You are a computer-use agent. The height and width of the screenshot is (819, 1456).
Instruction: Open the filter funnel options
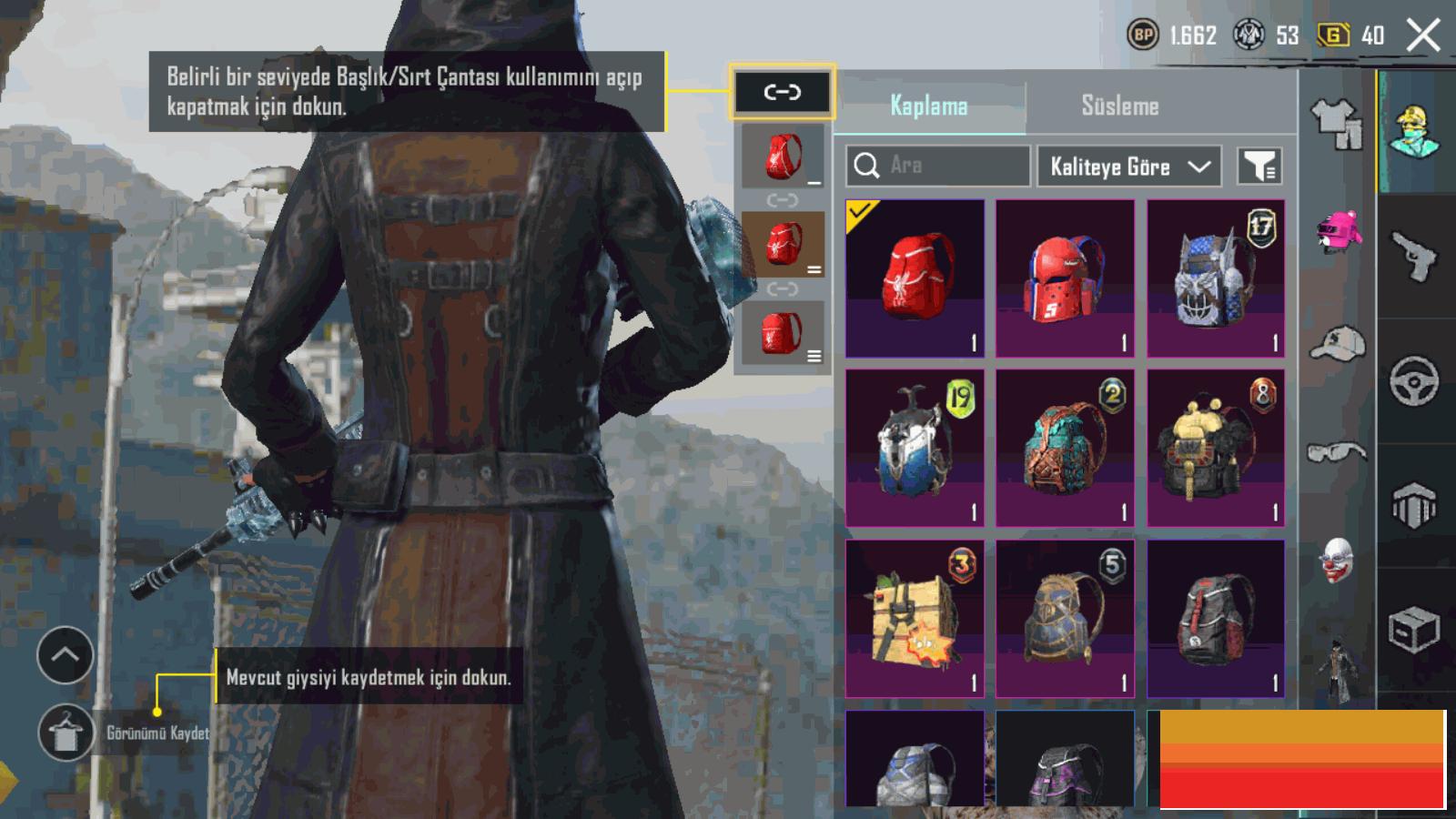pos(1259,167)
